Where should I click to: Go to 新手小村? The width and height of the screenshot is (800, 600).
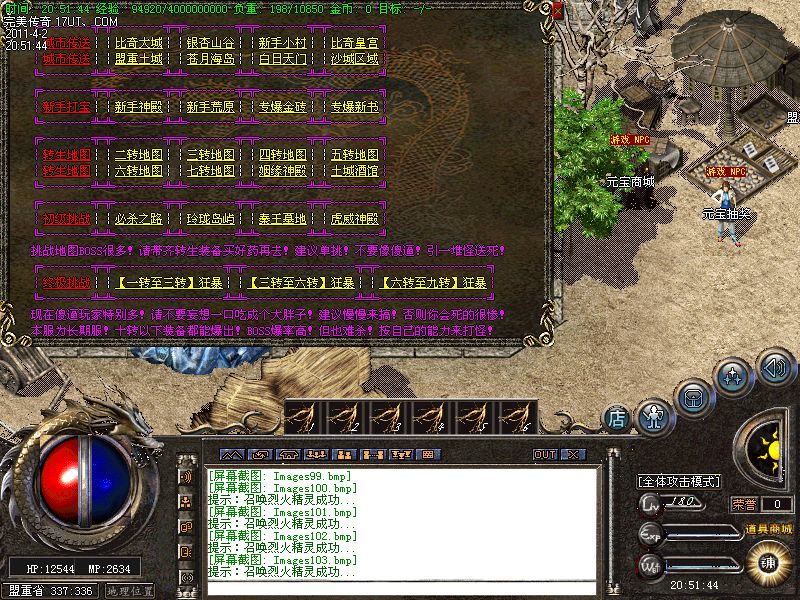[283, 44]
